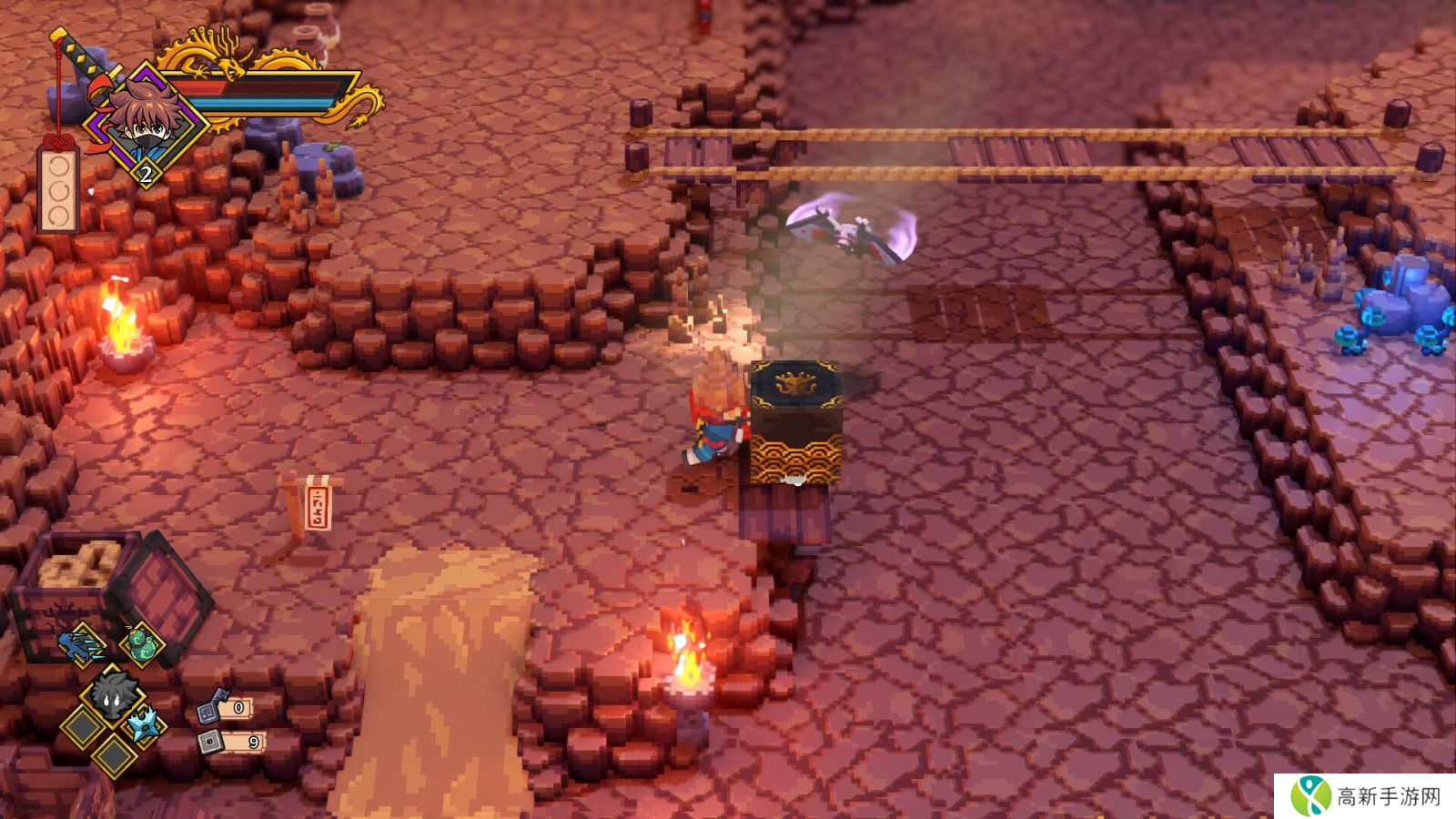Activate the shadow ninja head ability
The width and height of the screenshot is (1456, 819).
click(113, 695)
